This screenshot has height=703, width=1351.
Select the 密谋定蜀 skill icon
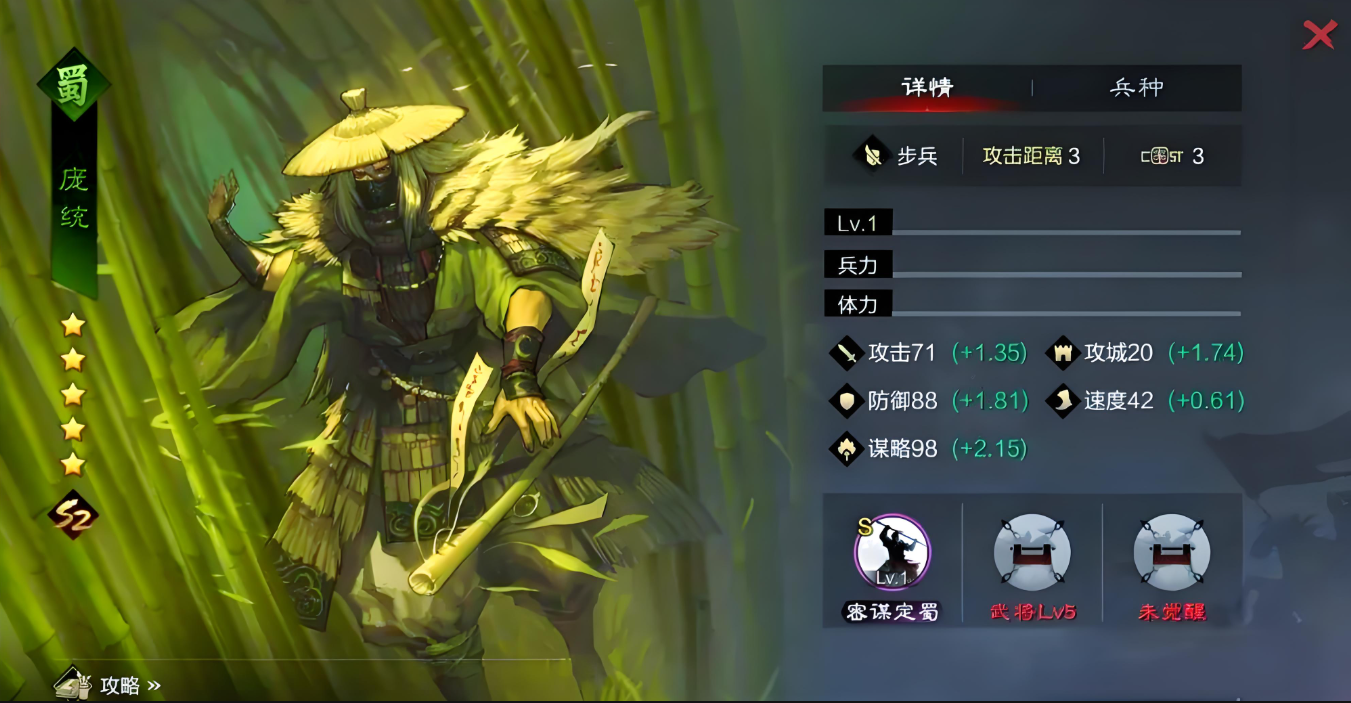[892, 553]
